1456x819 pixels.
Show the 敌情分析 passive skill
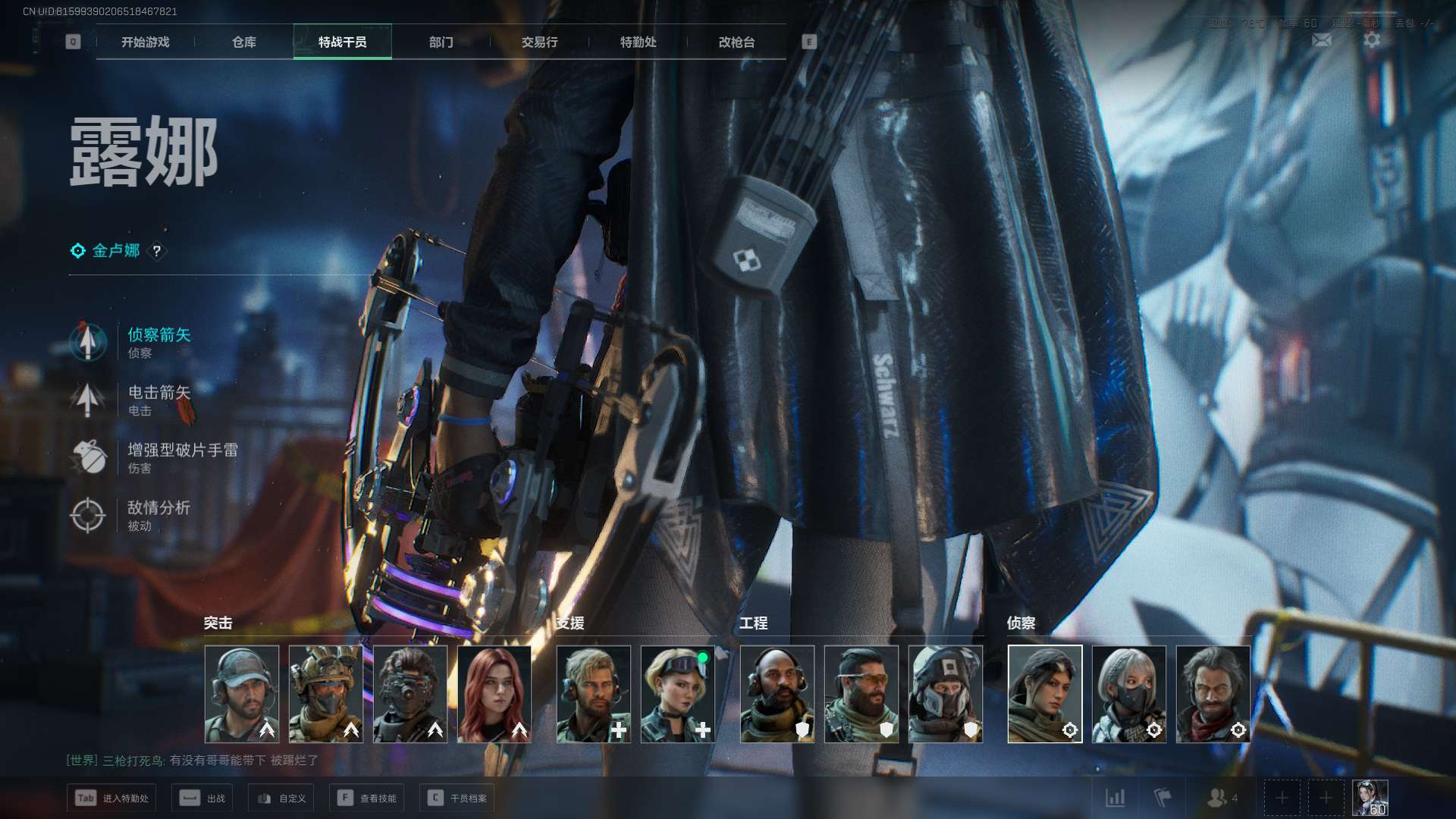[158, 508]
